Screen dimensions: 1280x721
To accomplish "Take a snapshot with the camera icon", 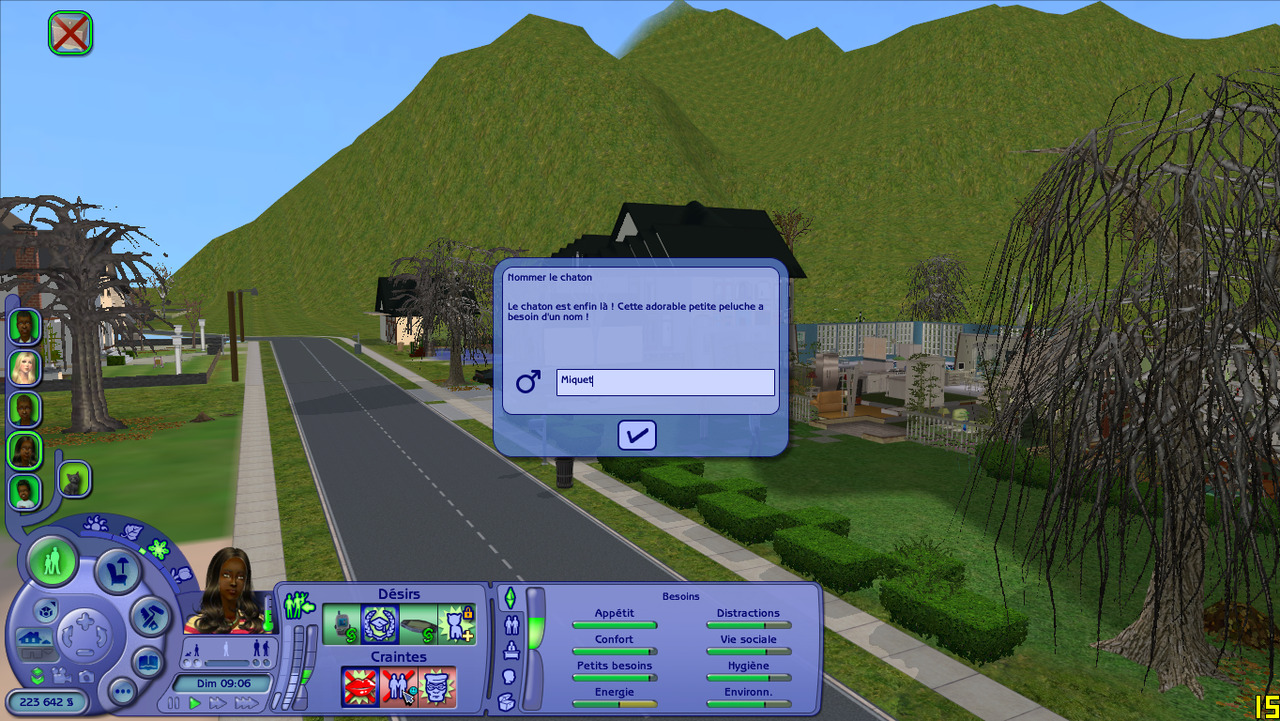I will 86,677.
